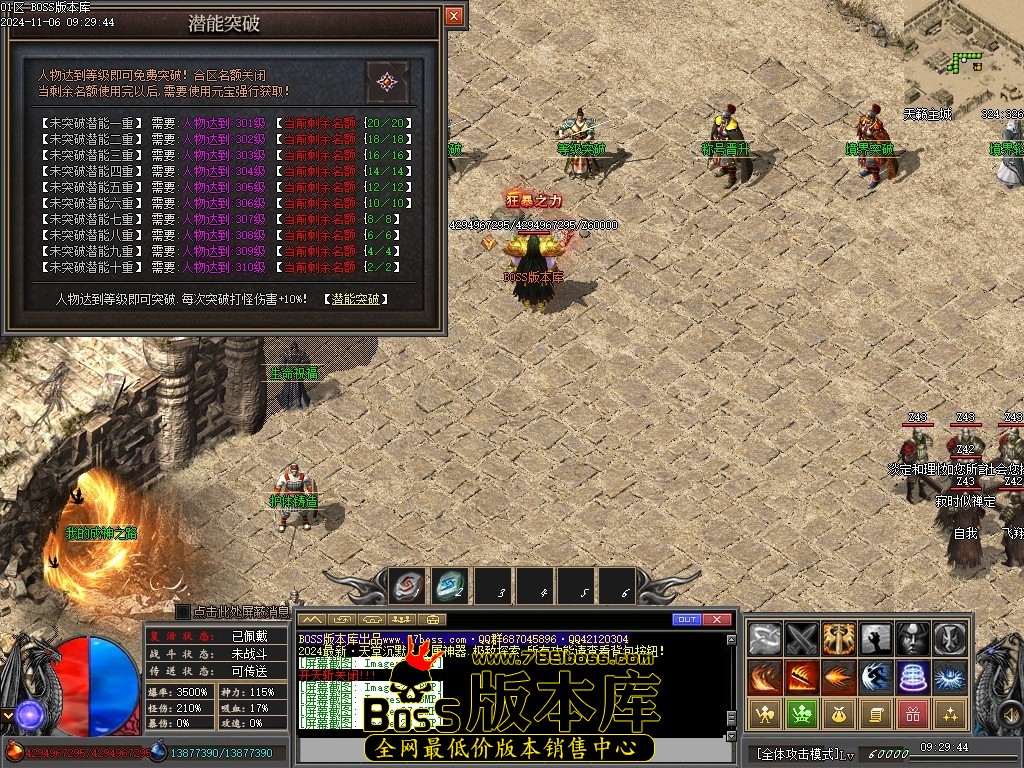The width and height of the screenshot is (1024, 768).
Task: Open the character equipment icon with shield figure
Action: (x=766, y=714)
